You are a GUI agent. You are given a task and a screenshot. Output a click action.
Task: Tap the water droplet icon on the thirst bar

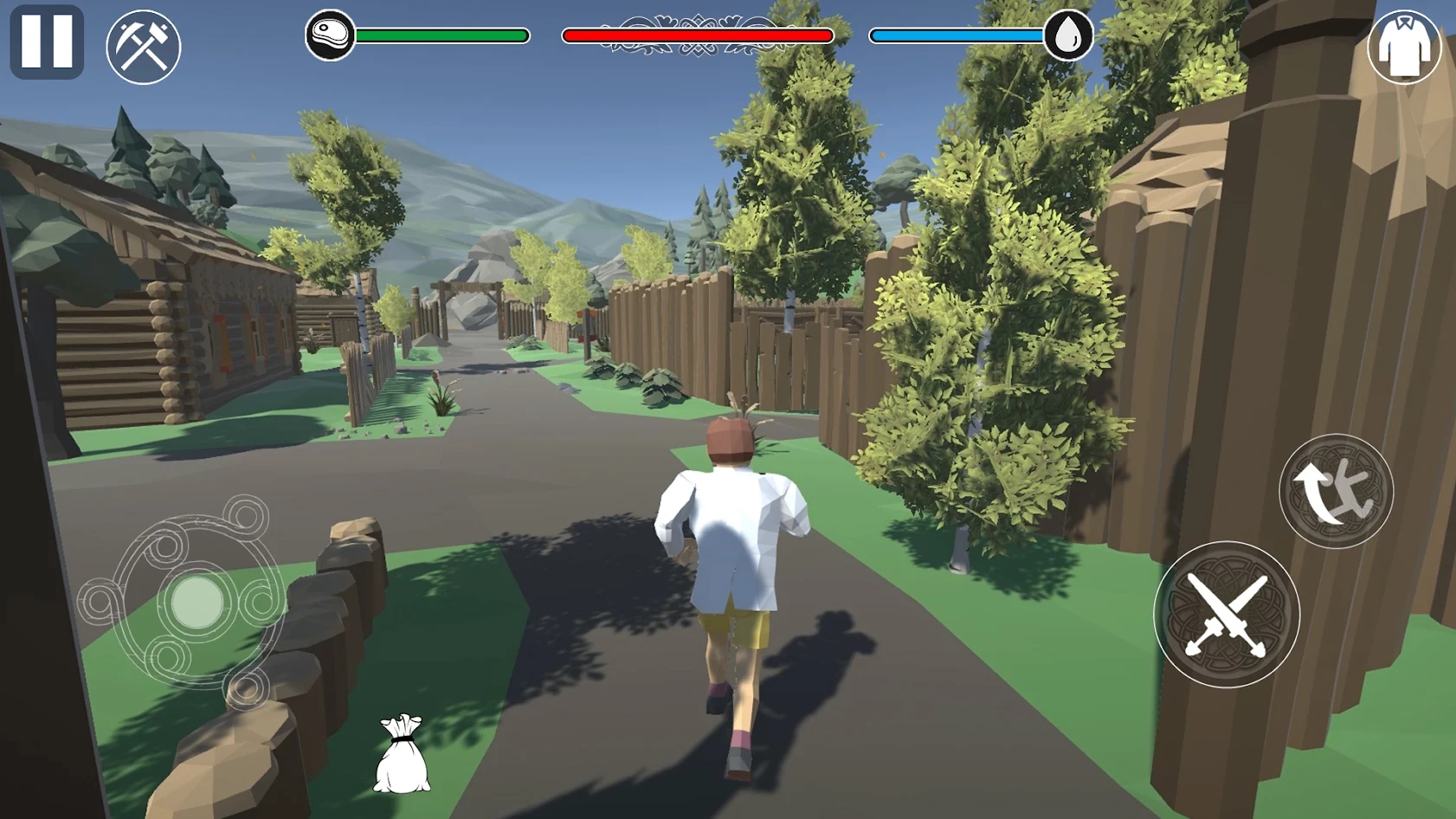[1069, 35]
